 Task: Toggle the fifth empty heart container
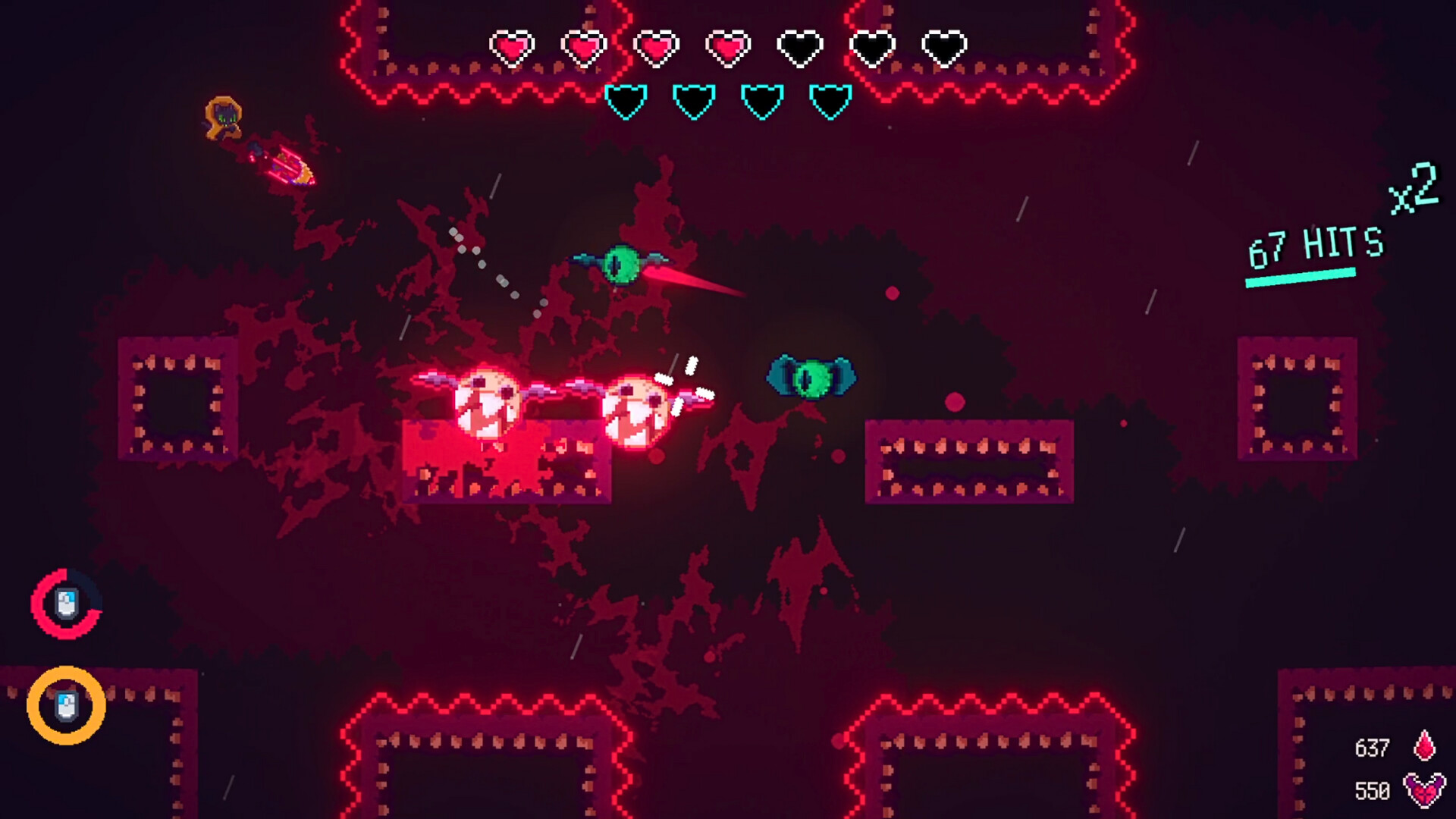coord(800,47)
